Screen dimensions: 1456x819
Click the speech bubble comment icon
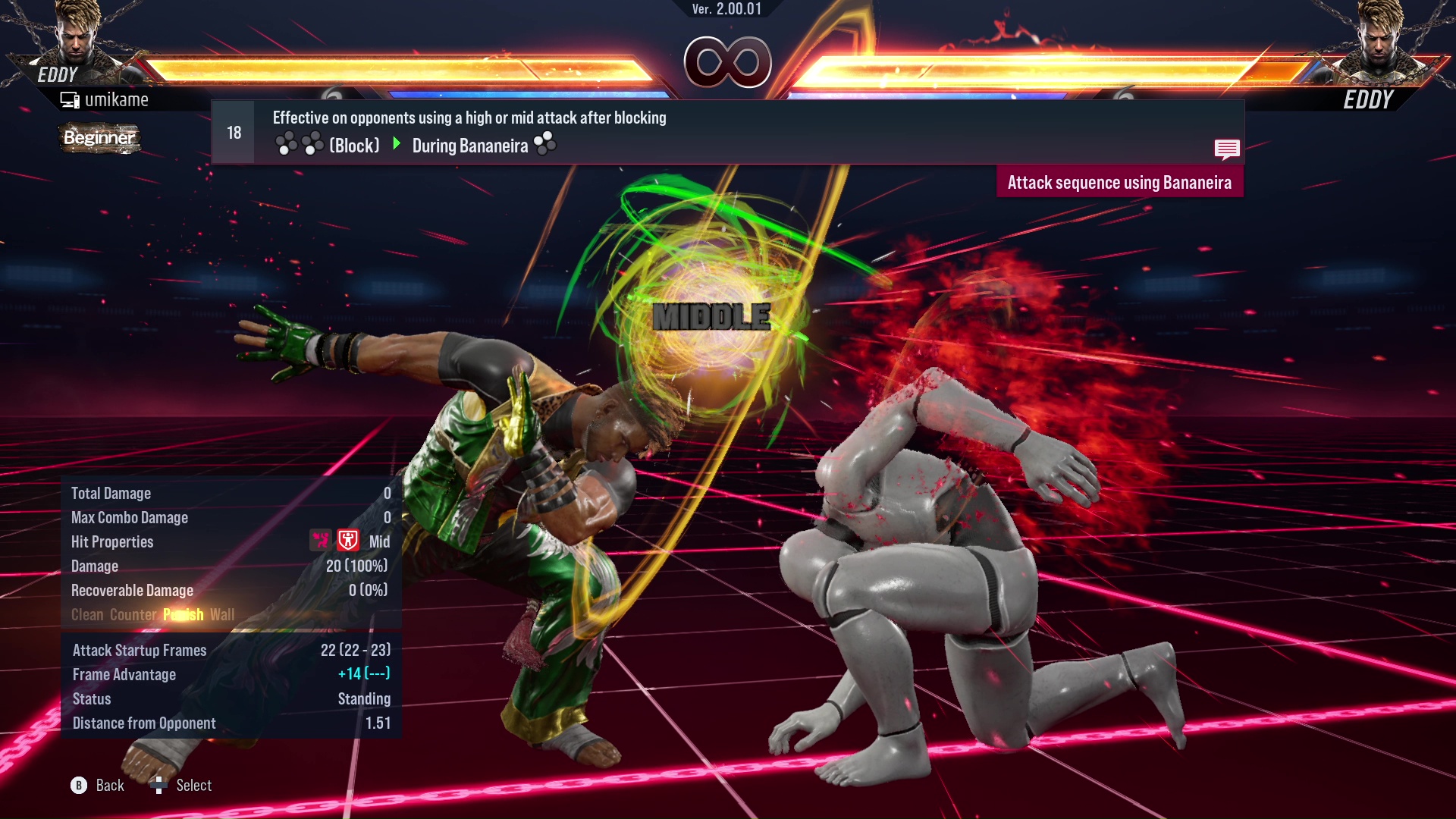[1228, 149]
